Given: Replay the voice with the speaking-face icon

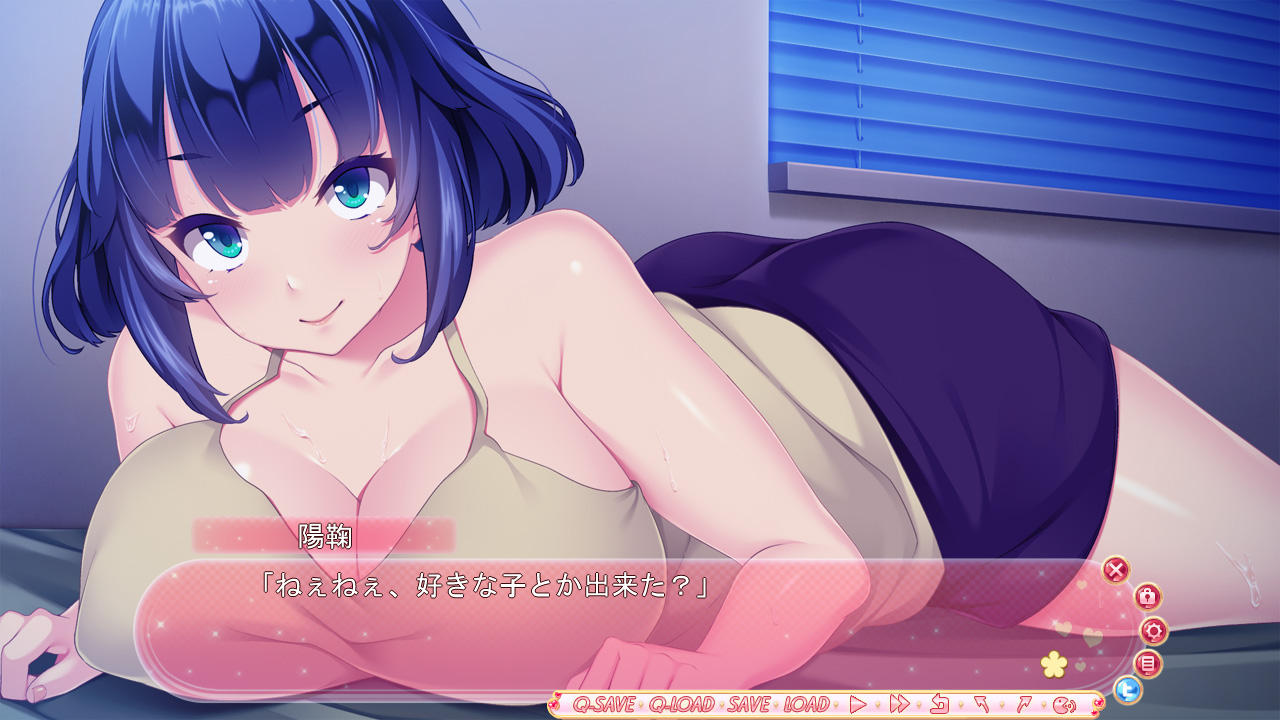Looking at the screenshot, I should pyautogui.click(x=1064, y=704).
